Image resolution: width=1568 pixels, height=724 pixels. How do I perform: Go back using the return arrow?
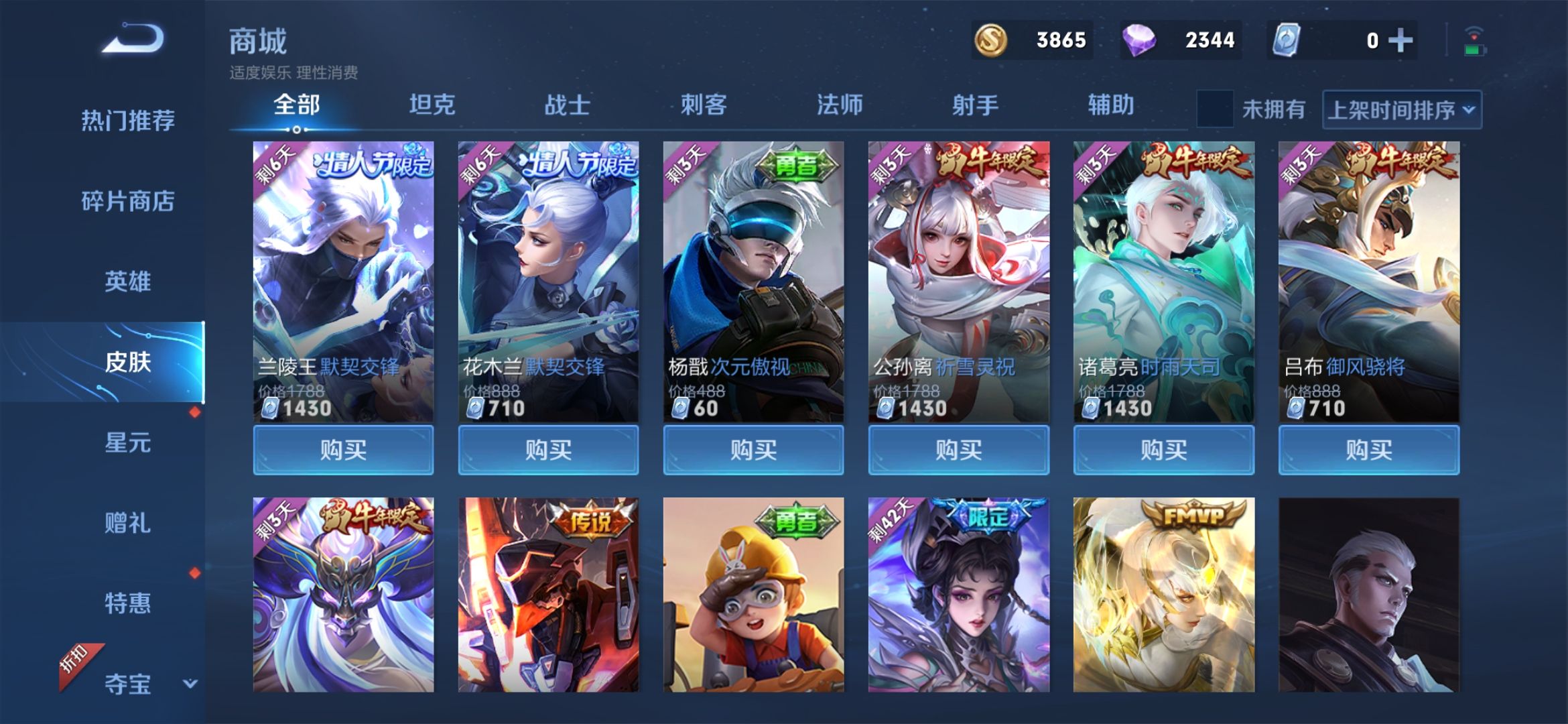click(133, 39)
